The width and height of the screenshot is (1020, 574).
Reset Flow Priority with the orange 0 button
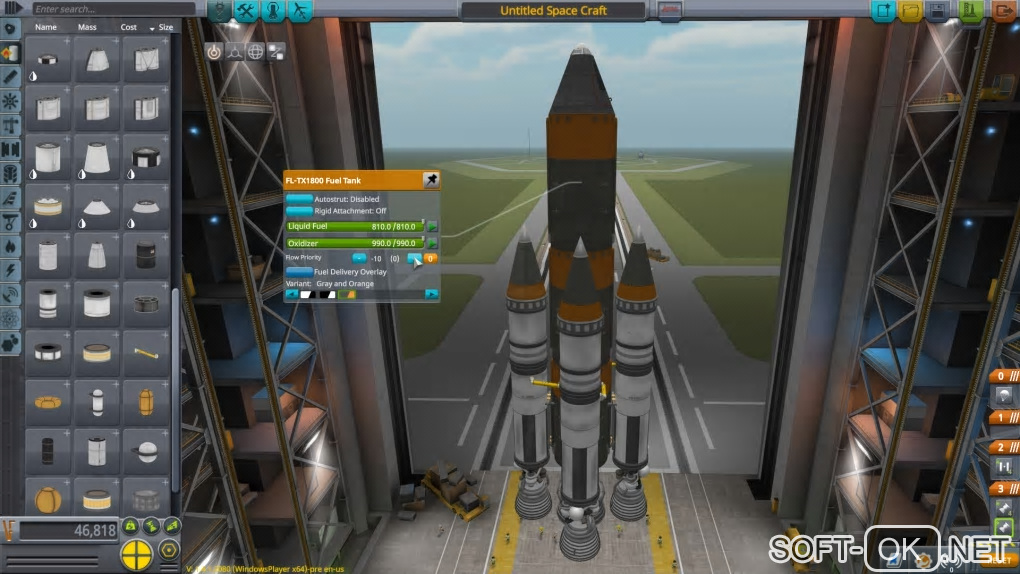[x=431, y=258]
